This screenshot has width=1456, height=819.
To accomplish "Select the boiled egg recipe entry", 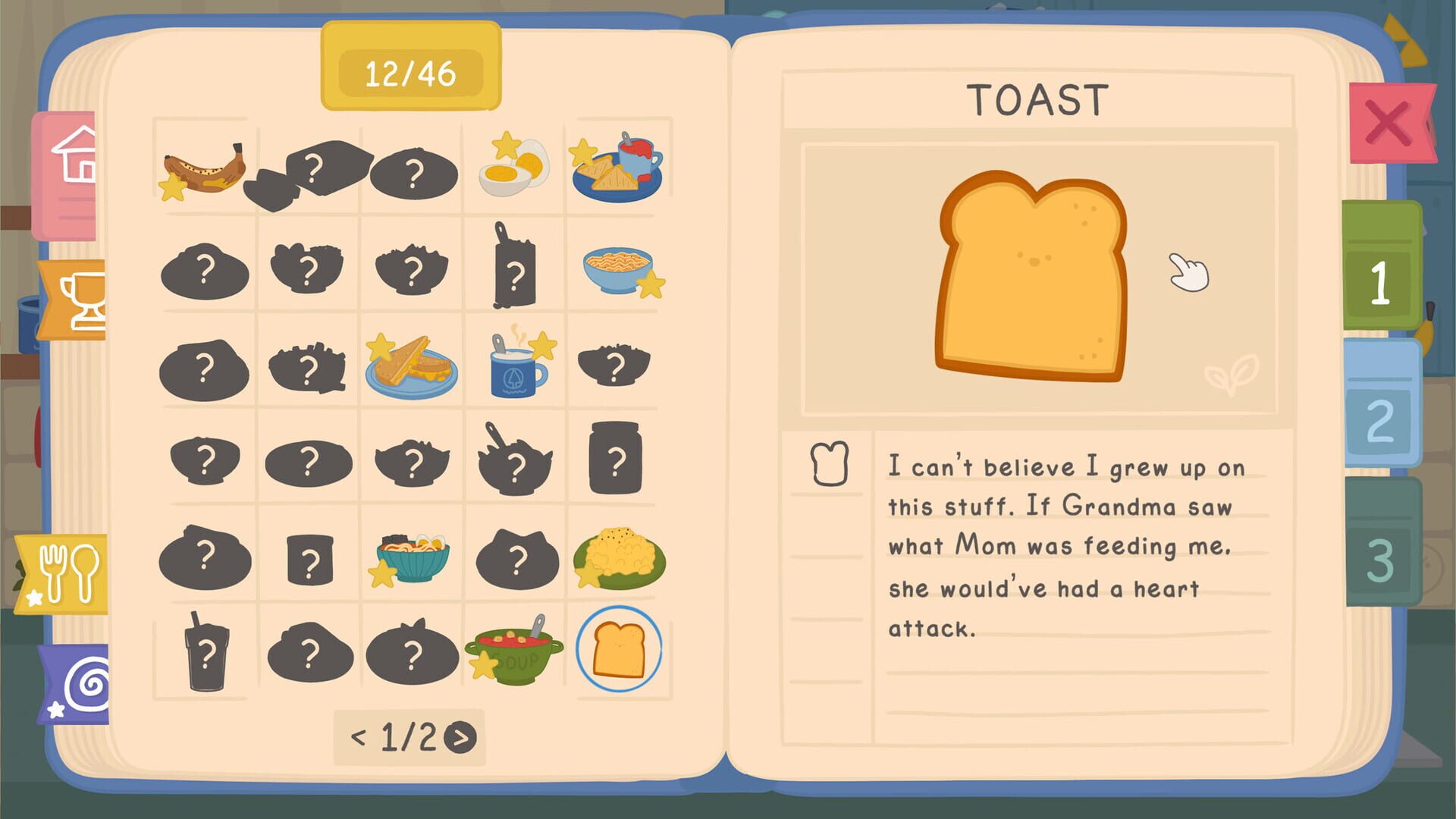I will click(x=513, y=168).
